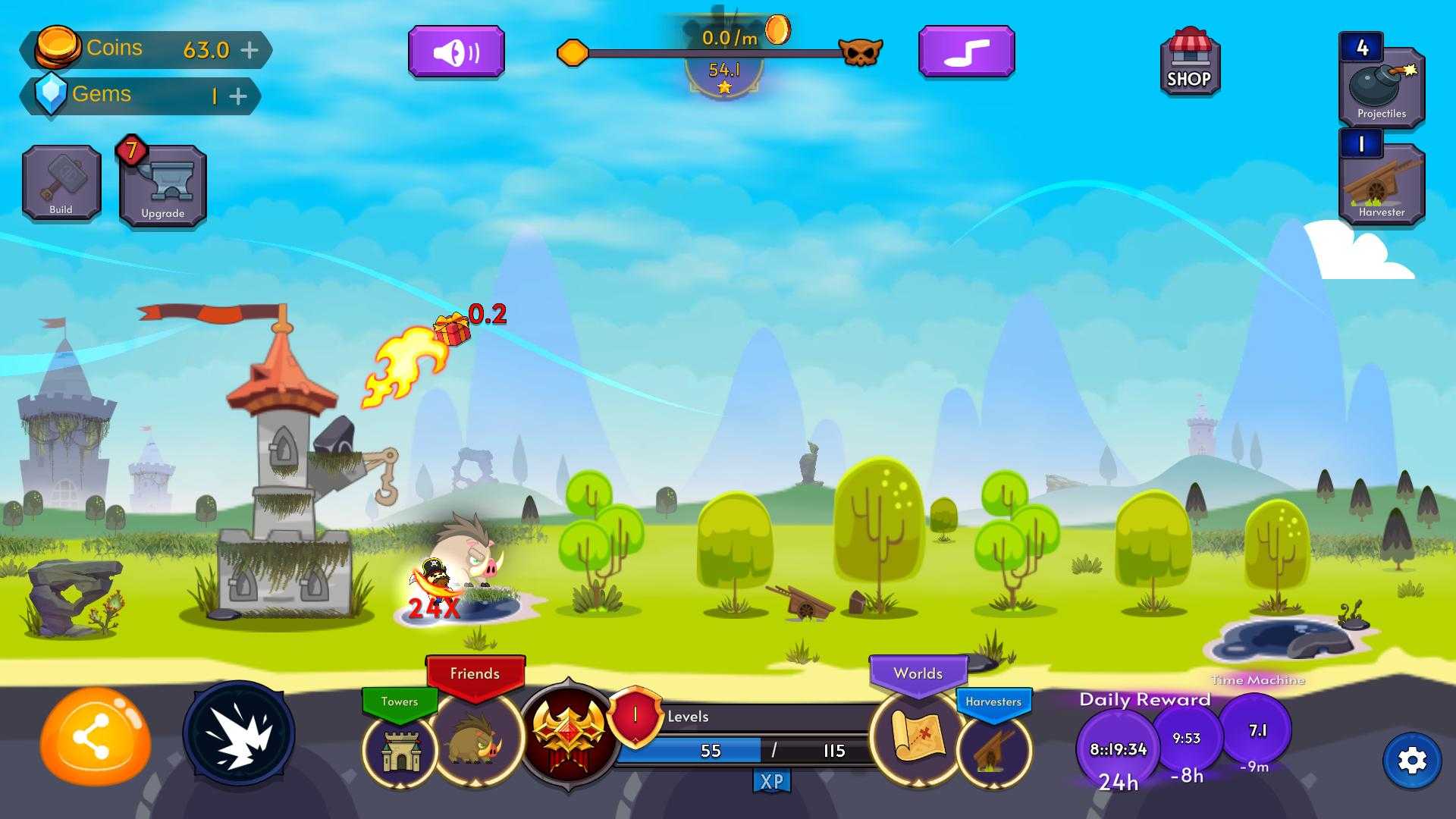Add more gems with the plus button
Screen dimensions: 1456x819
[238, 96]
